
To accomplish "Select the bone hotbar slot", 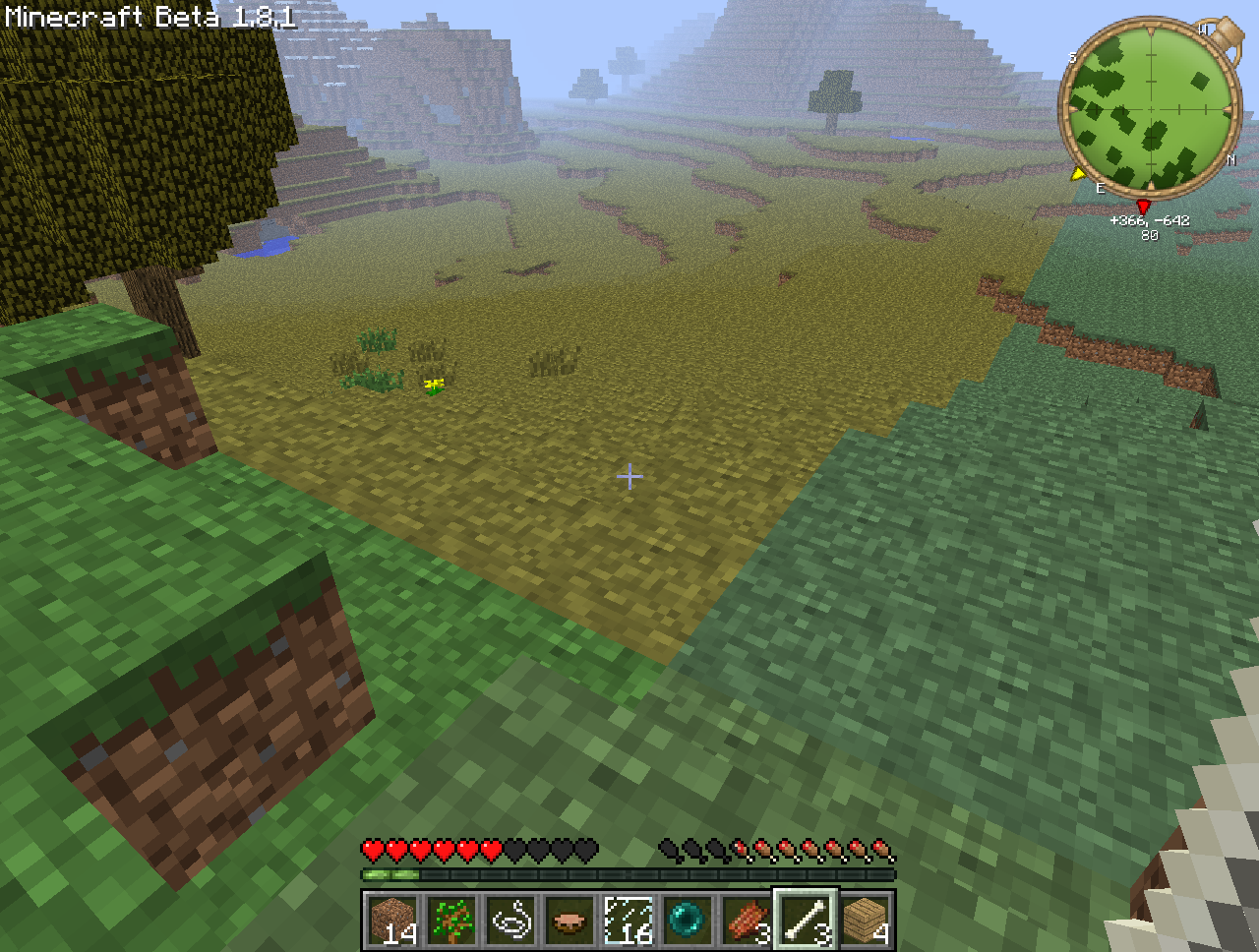I will [806, 921].
